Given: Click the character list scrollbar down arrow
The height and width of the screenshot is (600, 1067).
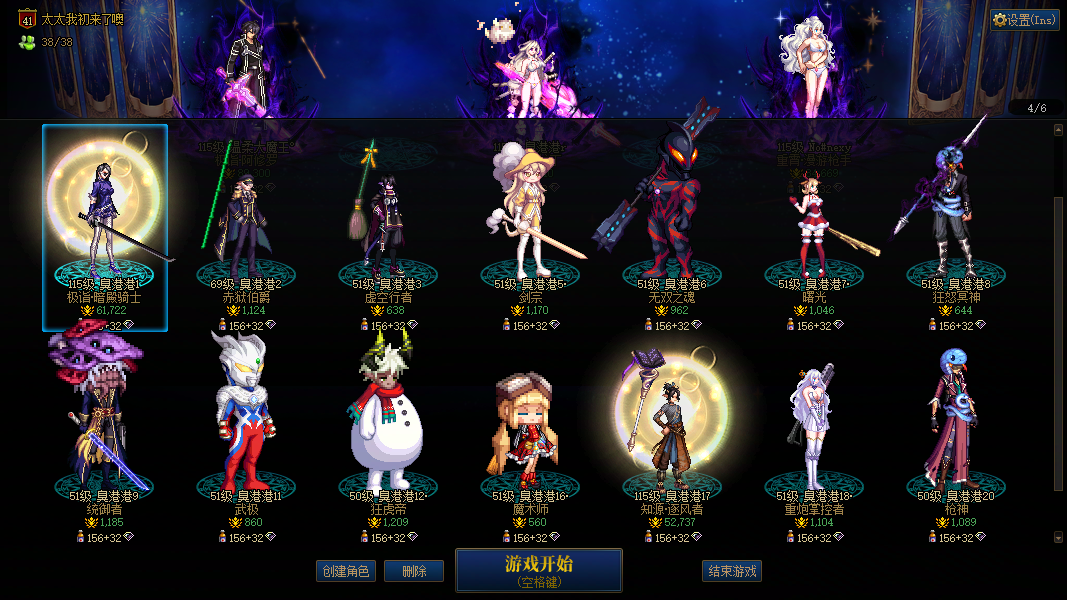Looking at the screenshot, I should pos(1059,537).
